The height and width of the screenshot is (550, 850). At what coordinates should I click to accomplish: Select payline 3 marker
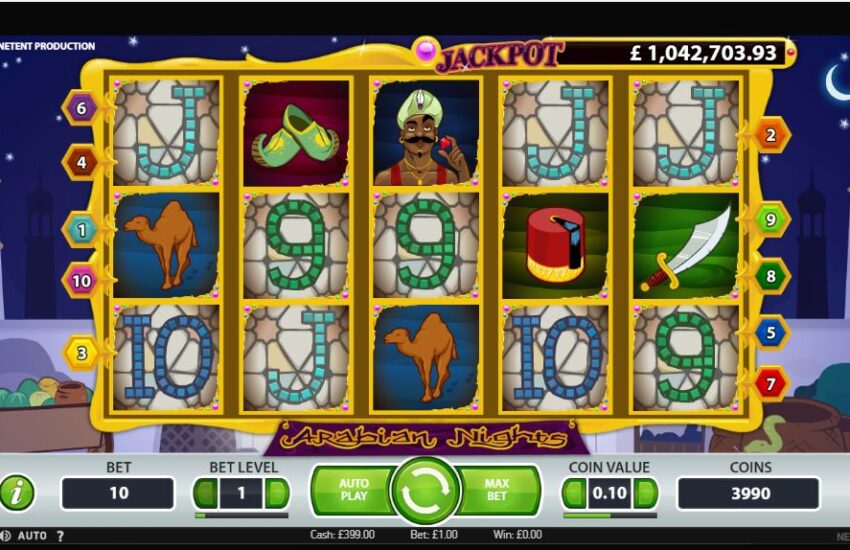click(x=80, y=352)
